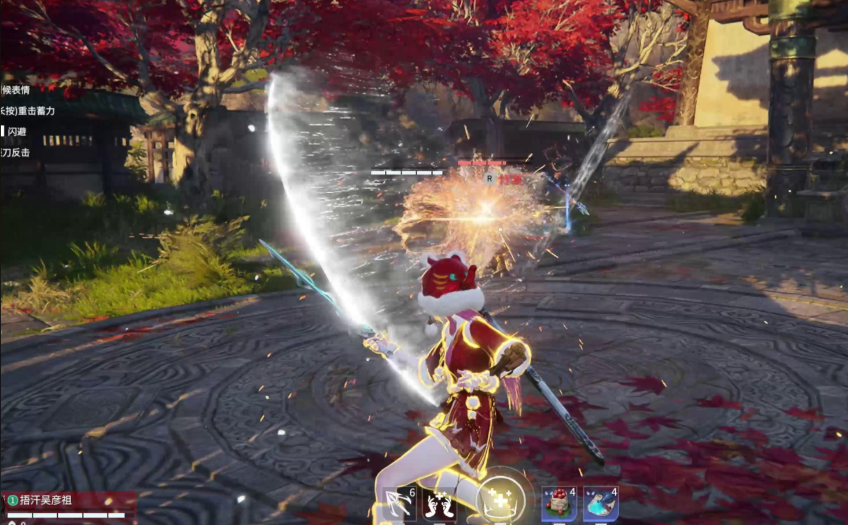The height and width of the screenshot is (525, 848).
Task: Use the grappling hook with 6 charges
Action: click(x=400, y=503)
